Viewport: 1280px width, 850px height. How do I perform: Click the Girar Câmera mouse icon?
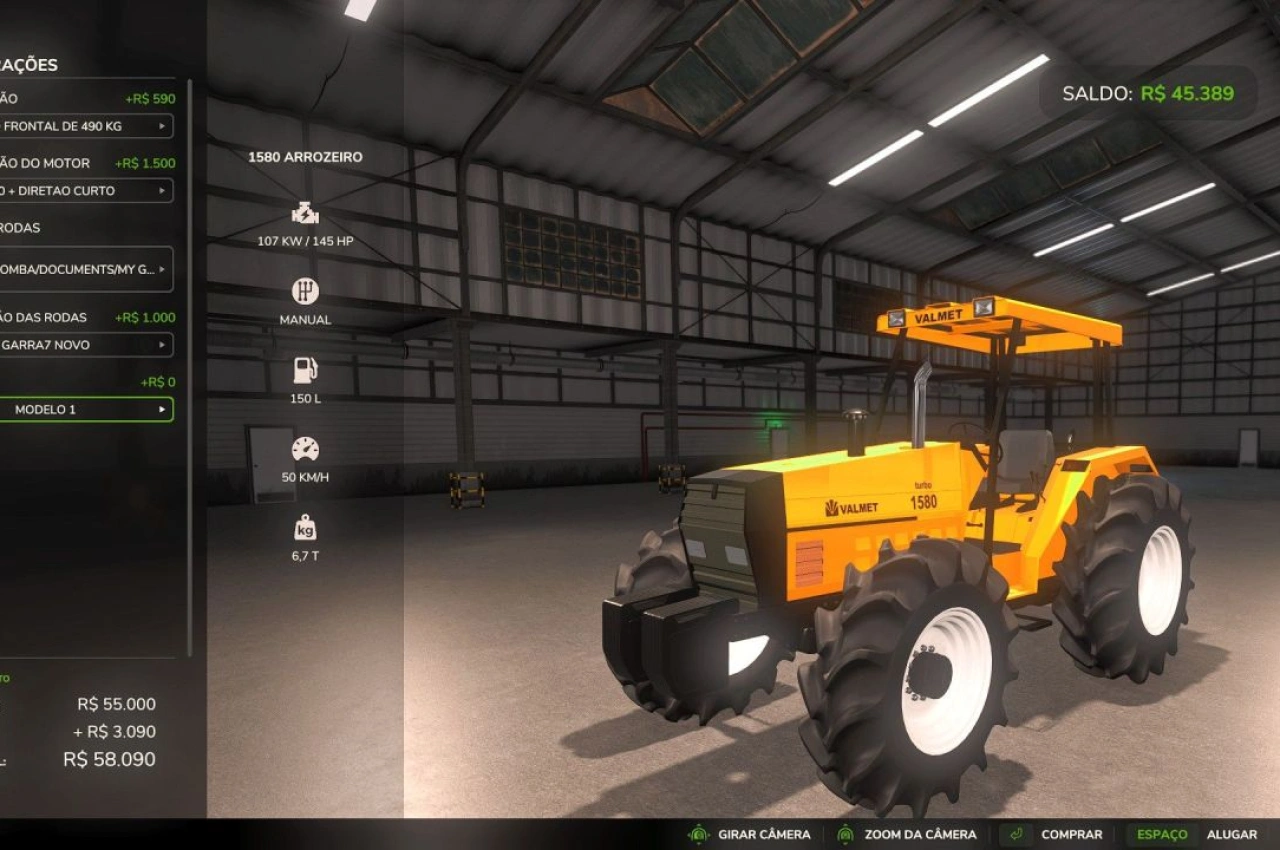pos(698,834)
